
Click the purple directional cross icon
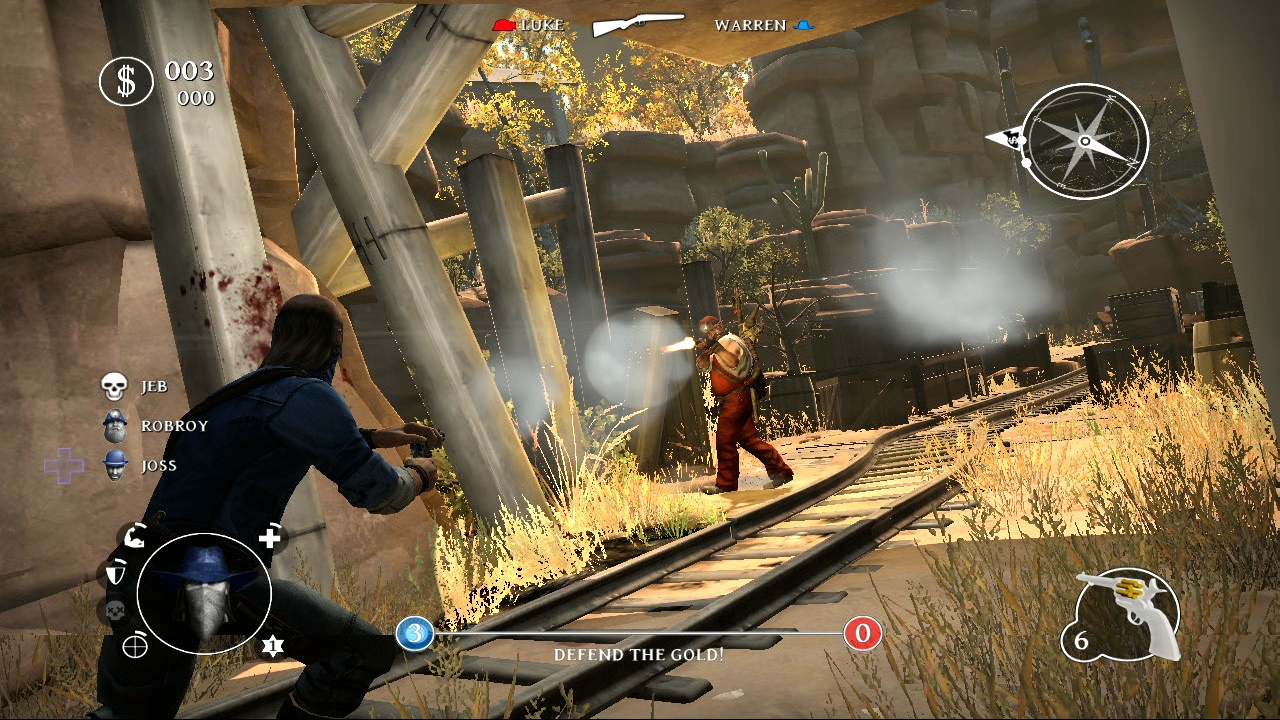point(64,465)
